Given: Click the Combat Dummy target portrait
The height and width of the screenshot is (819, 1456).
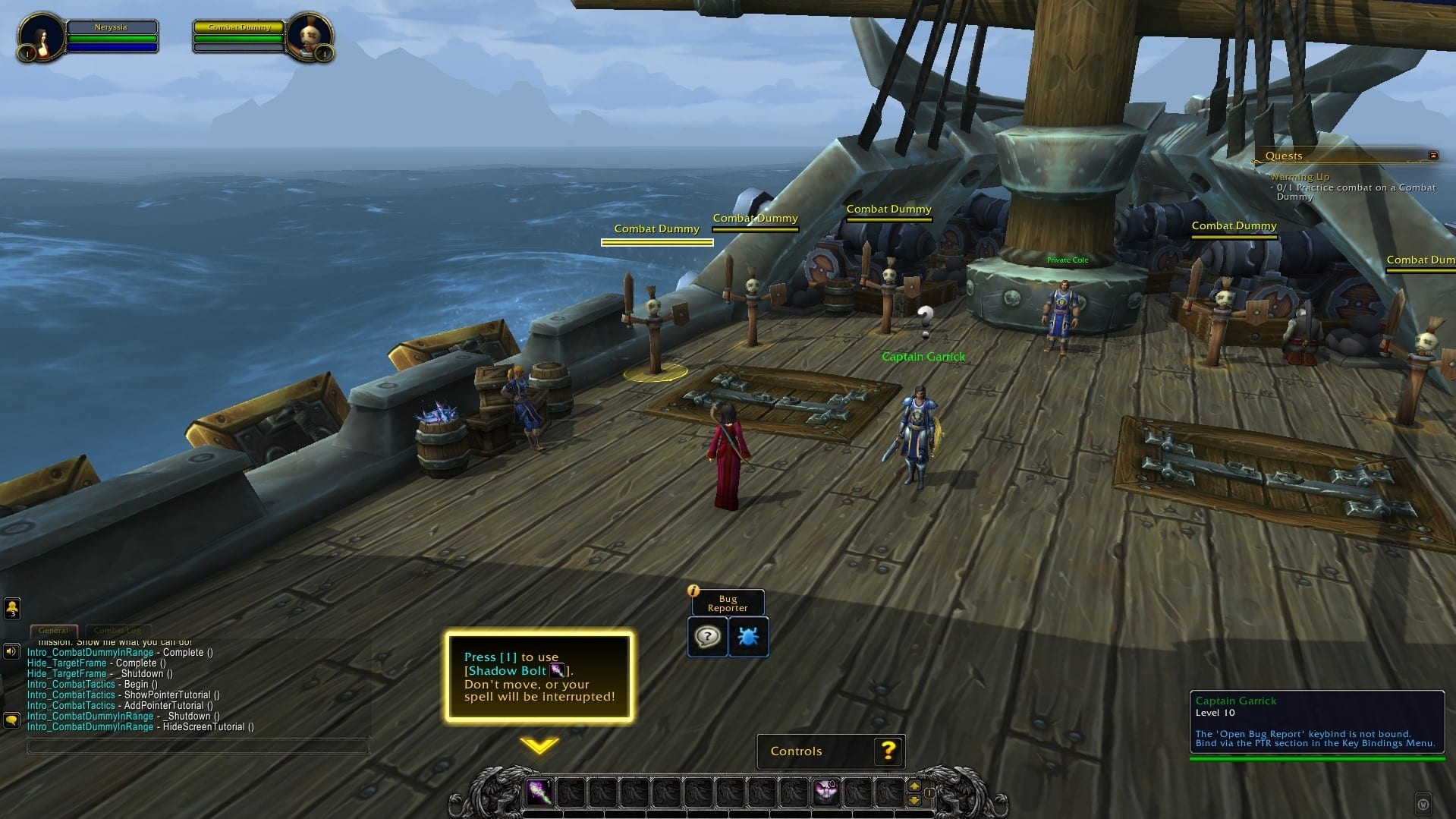Looking at the screenshot, I should point(310,37).
